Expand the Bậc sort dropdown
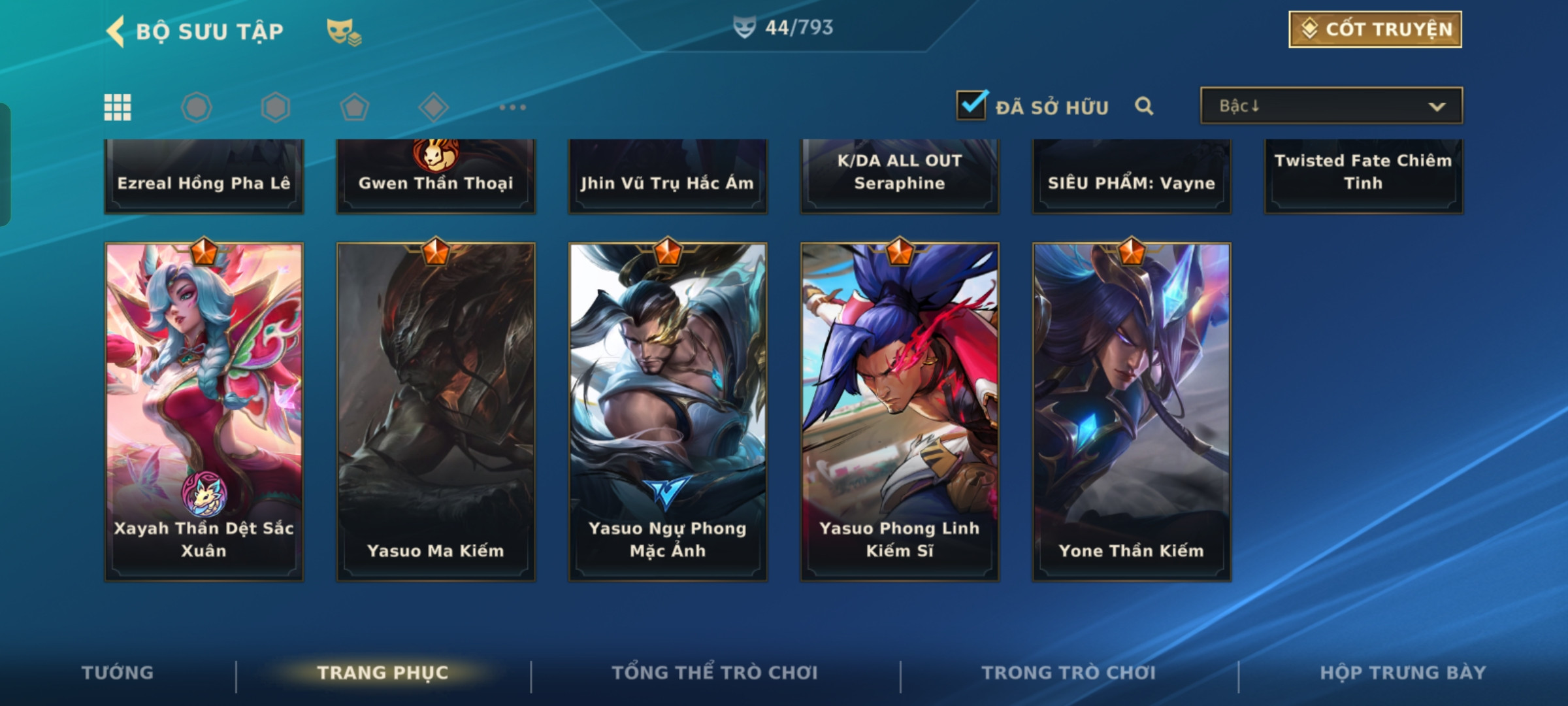Image resolution: width=1568 pixels, height=706 pixels. click(1331, 106)
